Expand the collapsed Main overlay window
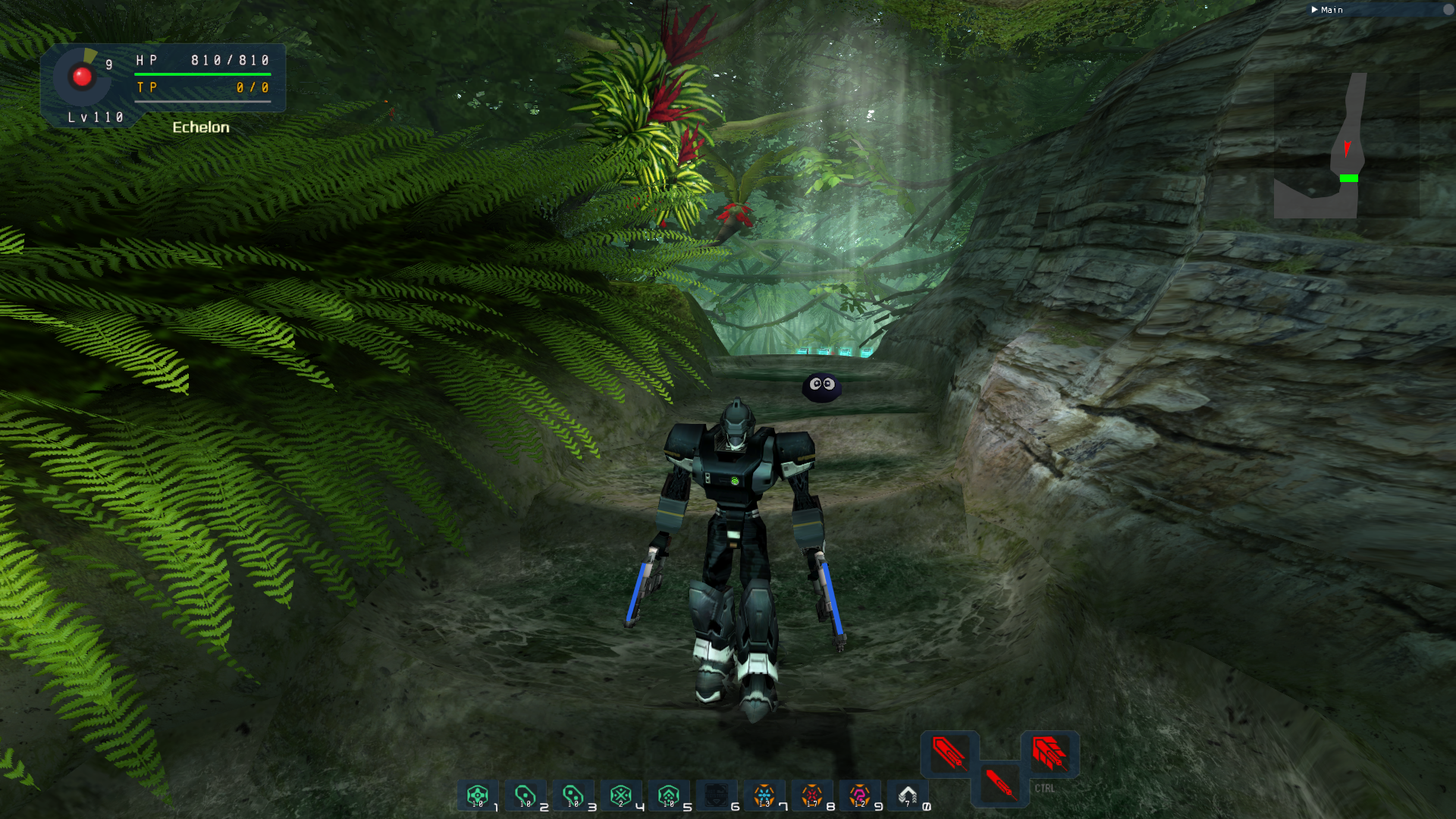1456x819 pixels. (1314, 10)
